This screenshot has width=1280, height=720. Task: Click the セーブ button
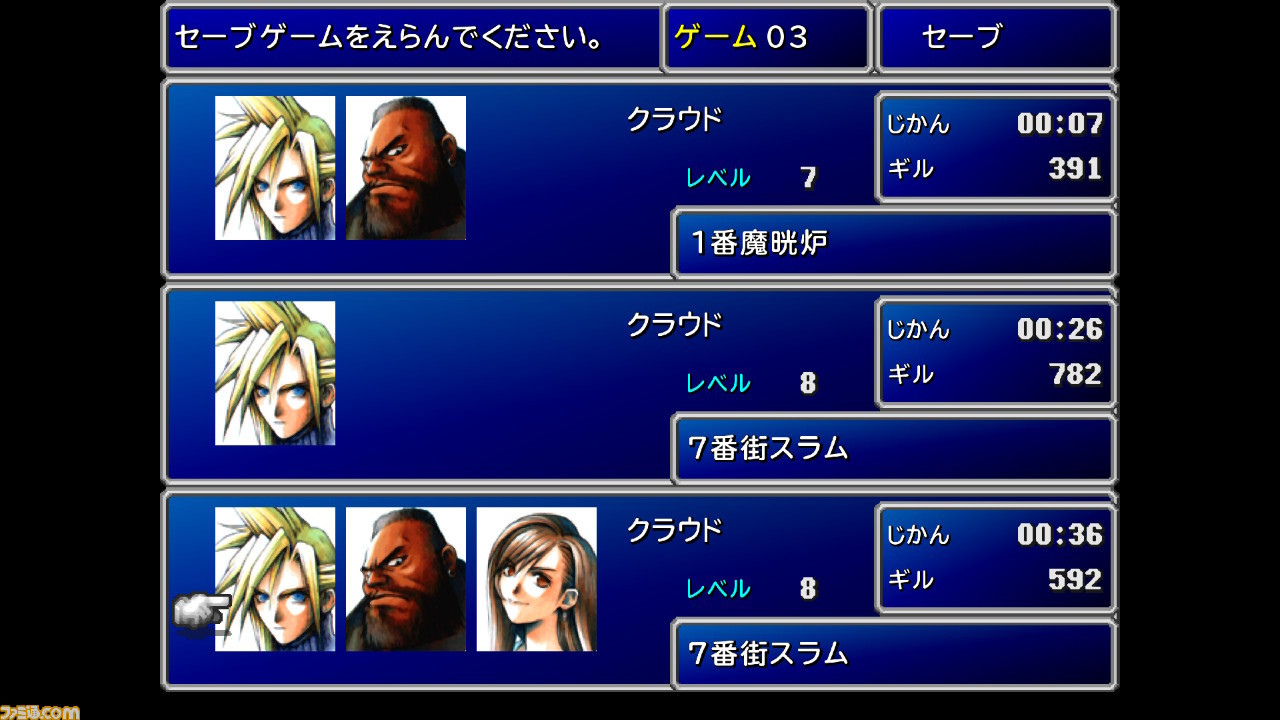(x=994, y=37)
